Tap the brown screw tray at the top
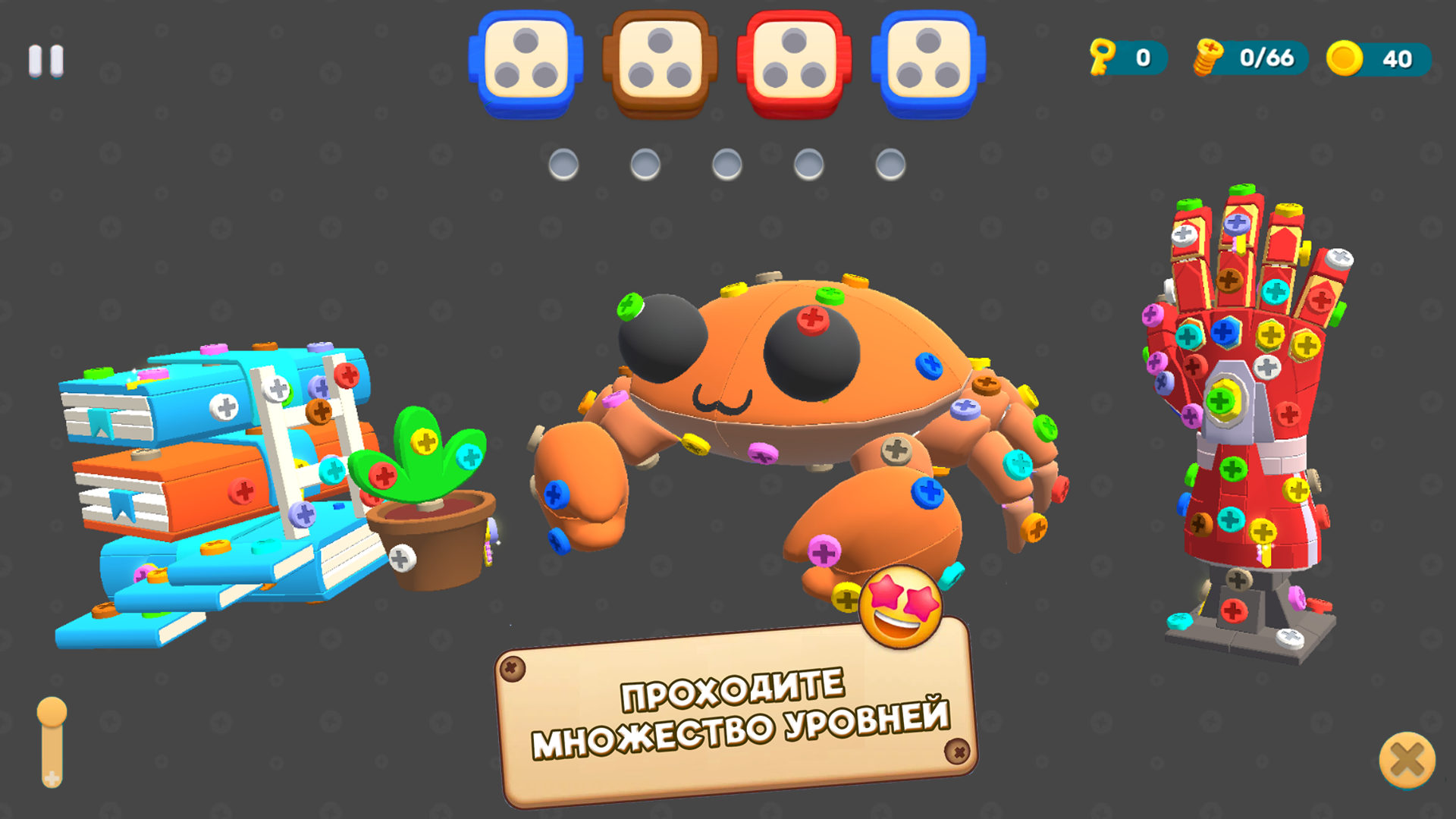The image size is (1456, 819). (661, 61)
